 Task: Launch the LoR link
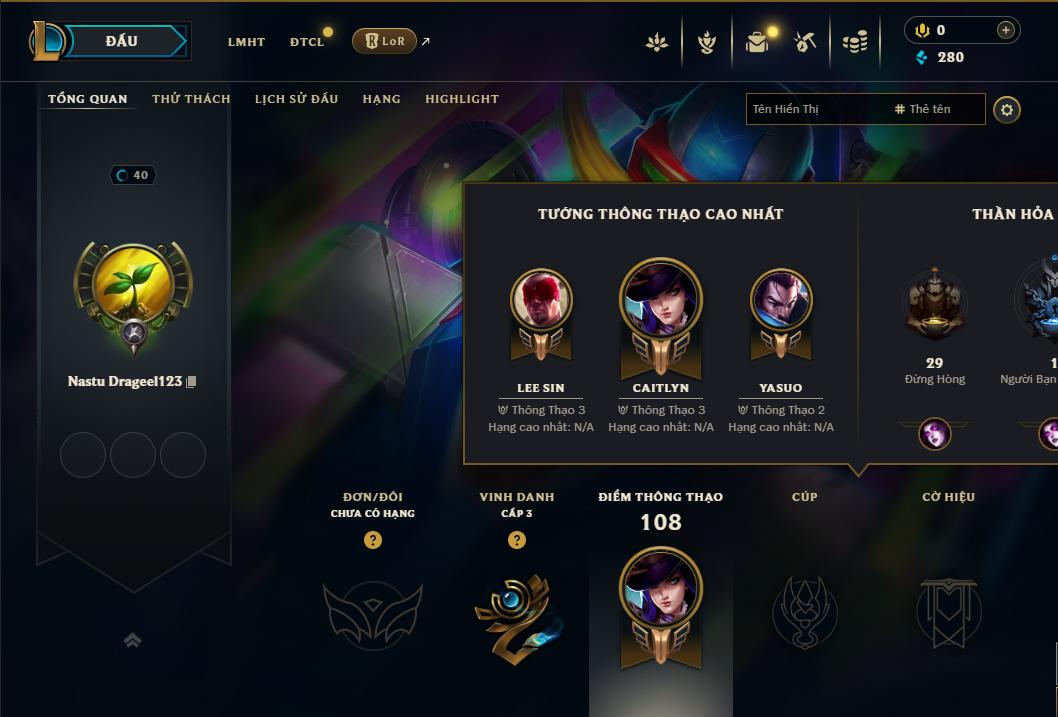tap(385, 41)
